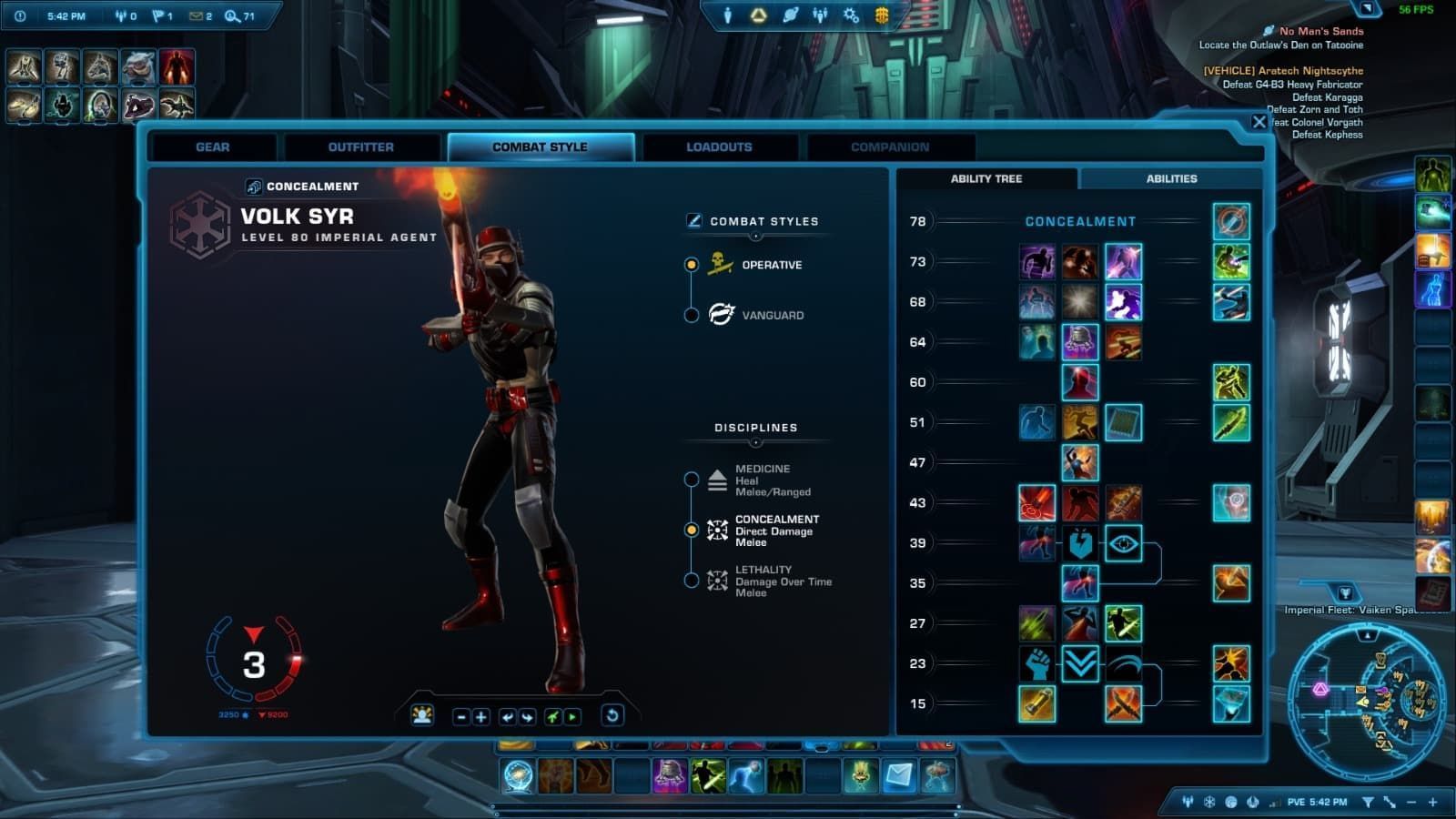
Task: Open the mail icon in top bar
Action: 197,16
